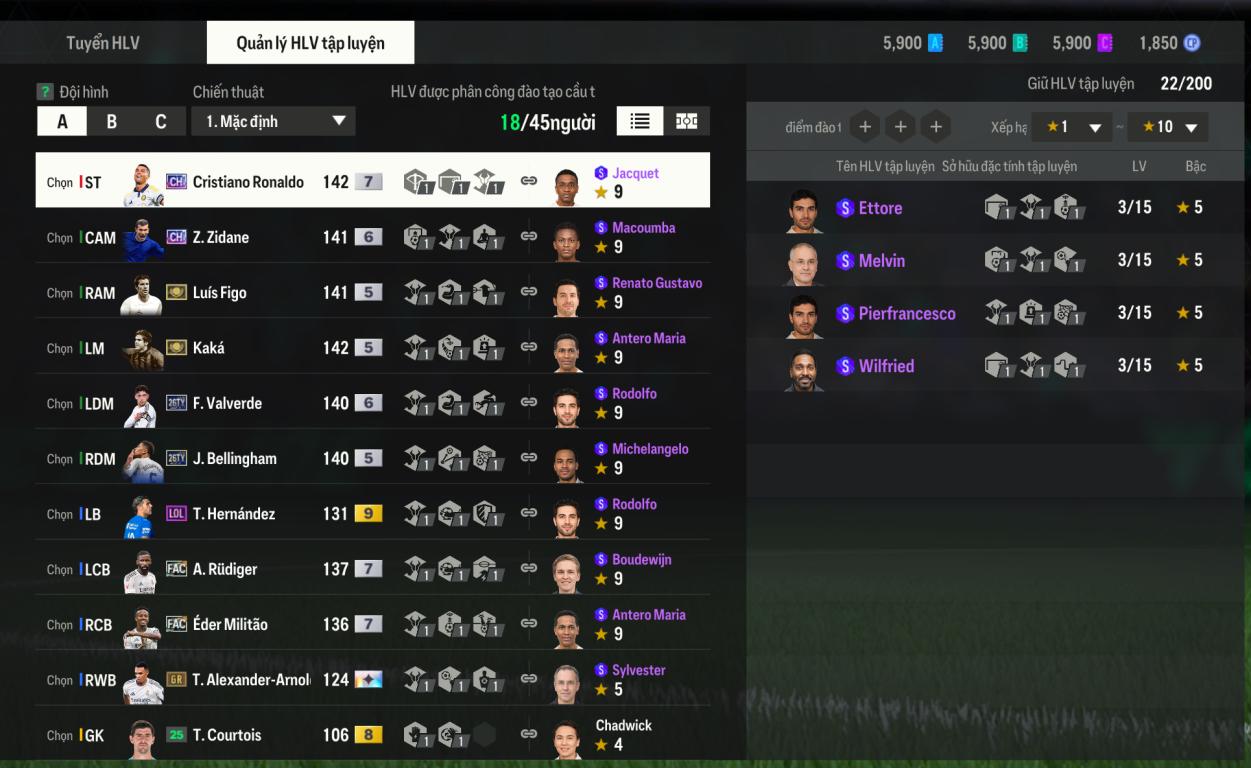Select the Cristiano Ronaldo ST row
Screen dimensions: 1251x768
coord(248,182)
